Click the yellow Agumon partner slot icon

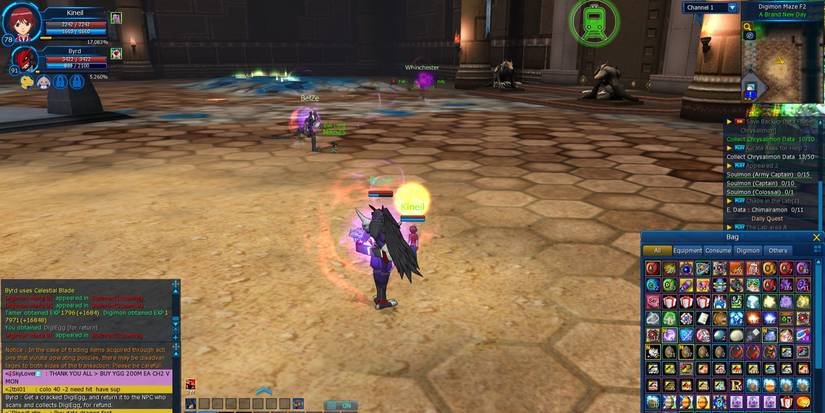(x=27, y=83)
